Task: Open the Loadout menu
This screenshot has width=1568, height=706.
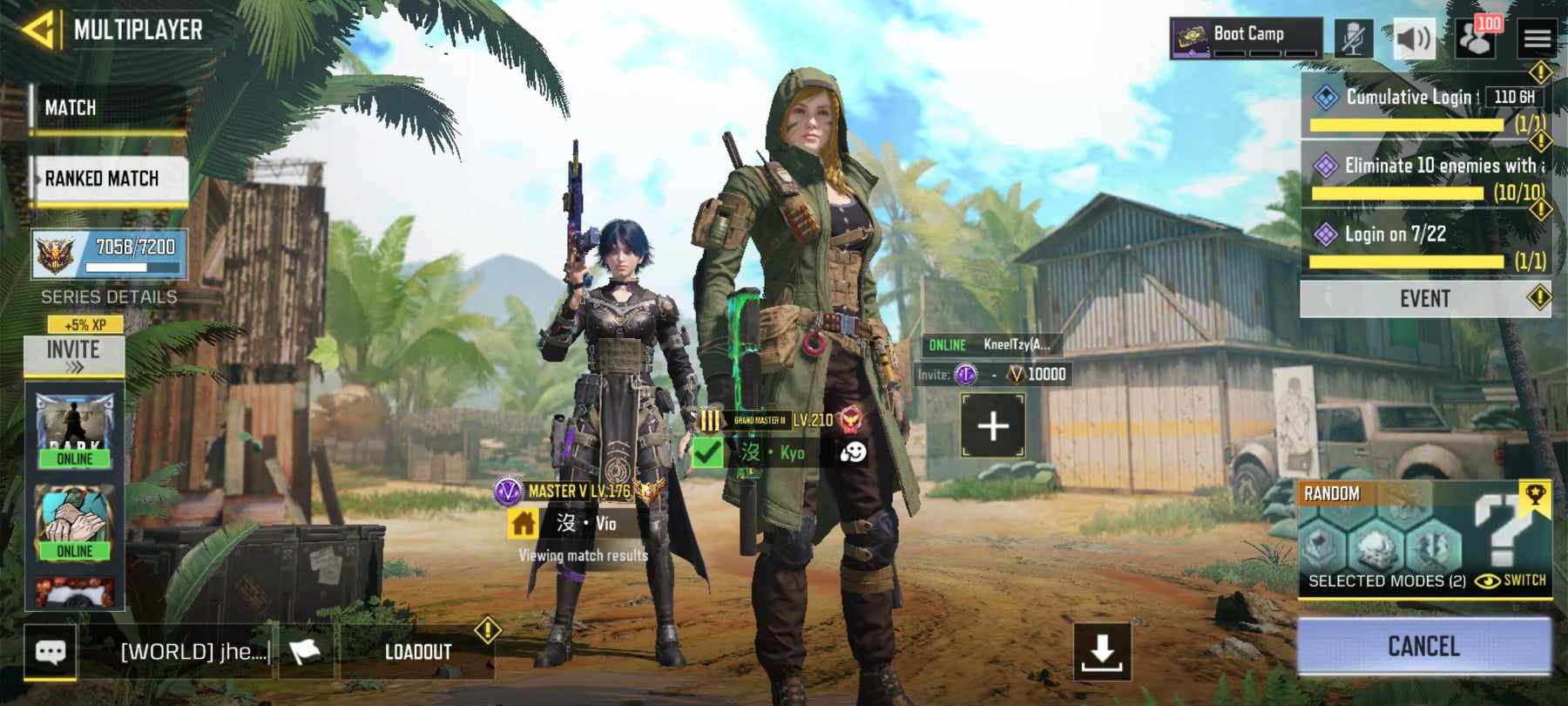Action: 418,652
